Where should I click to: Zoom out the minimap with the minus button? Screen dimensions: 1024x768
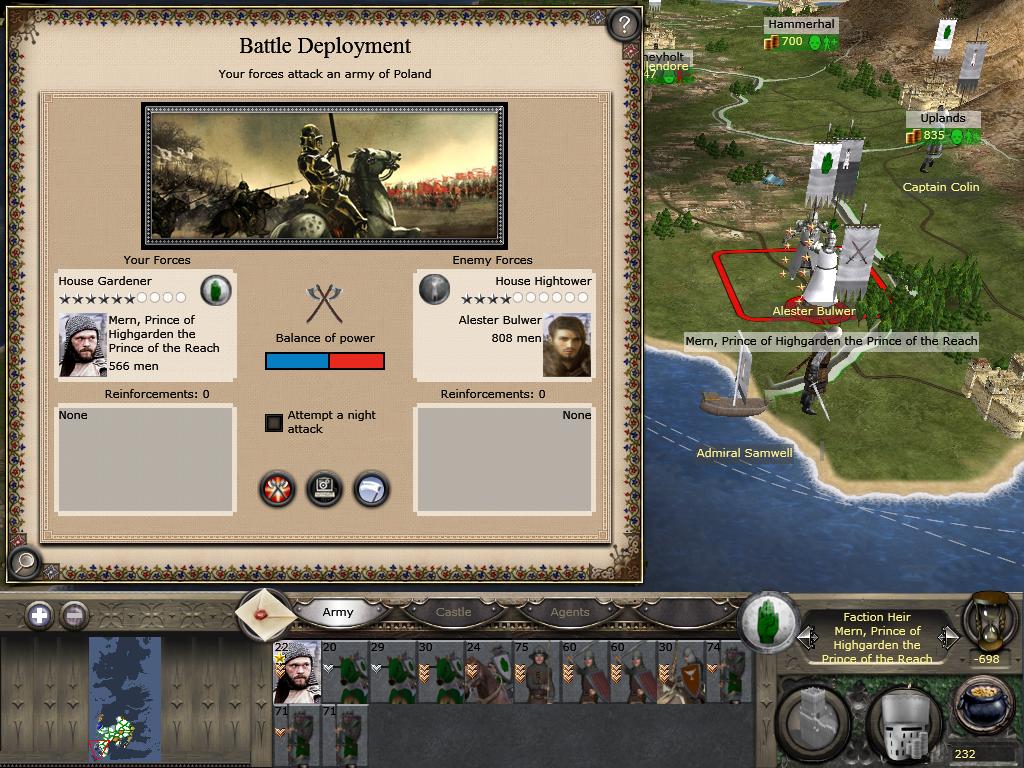74,615
